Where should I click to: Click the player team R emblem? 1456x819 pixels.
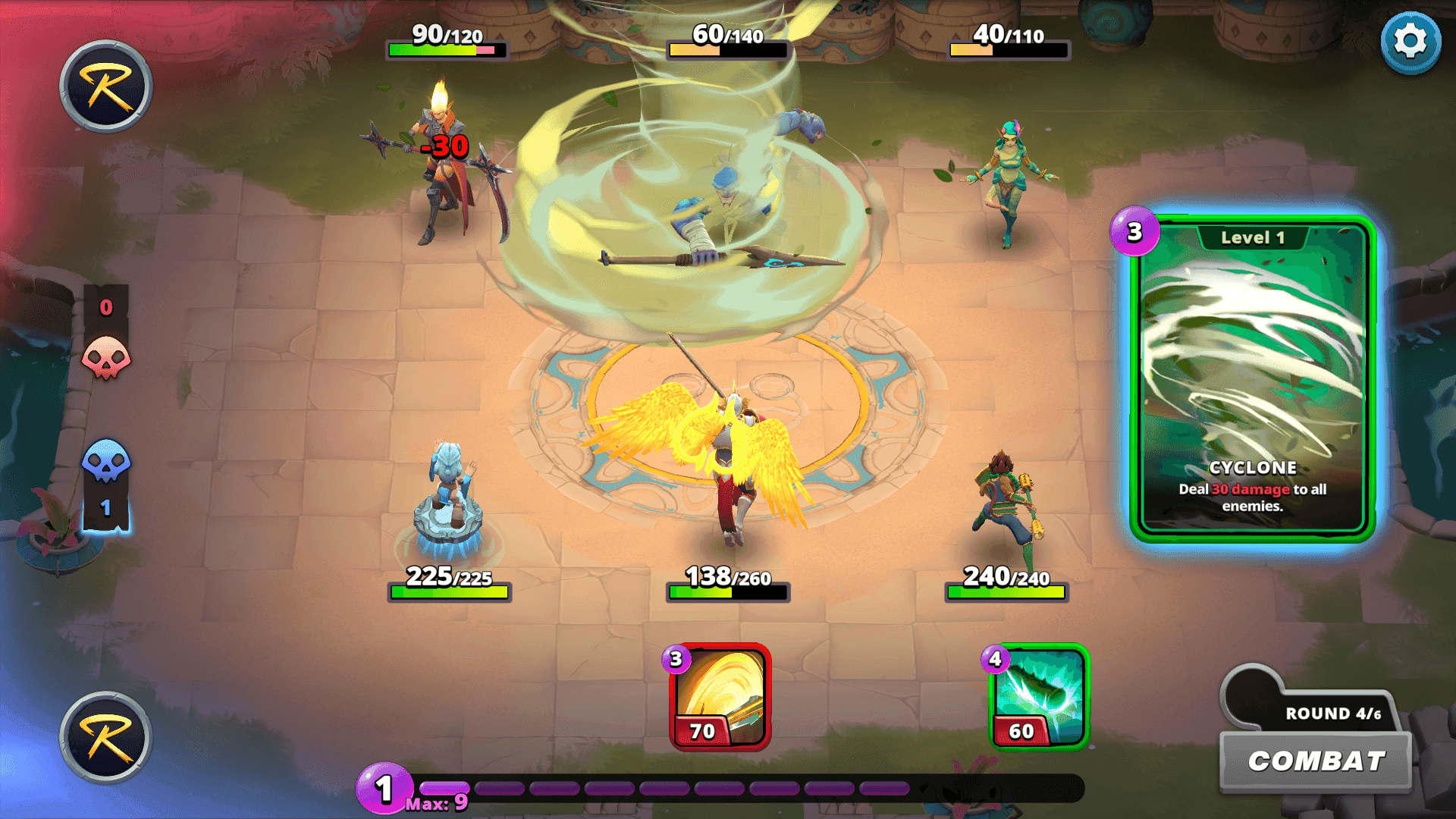tap(106, 737)
